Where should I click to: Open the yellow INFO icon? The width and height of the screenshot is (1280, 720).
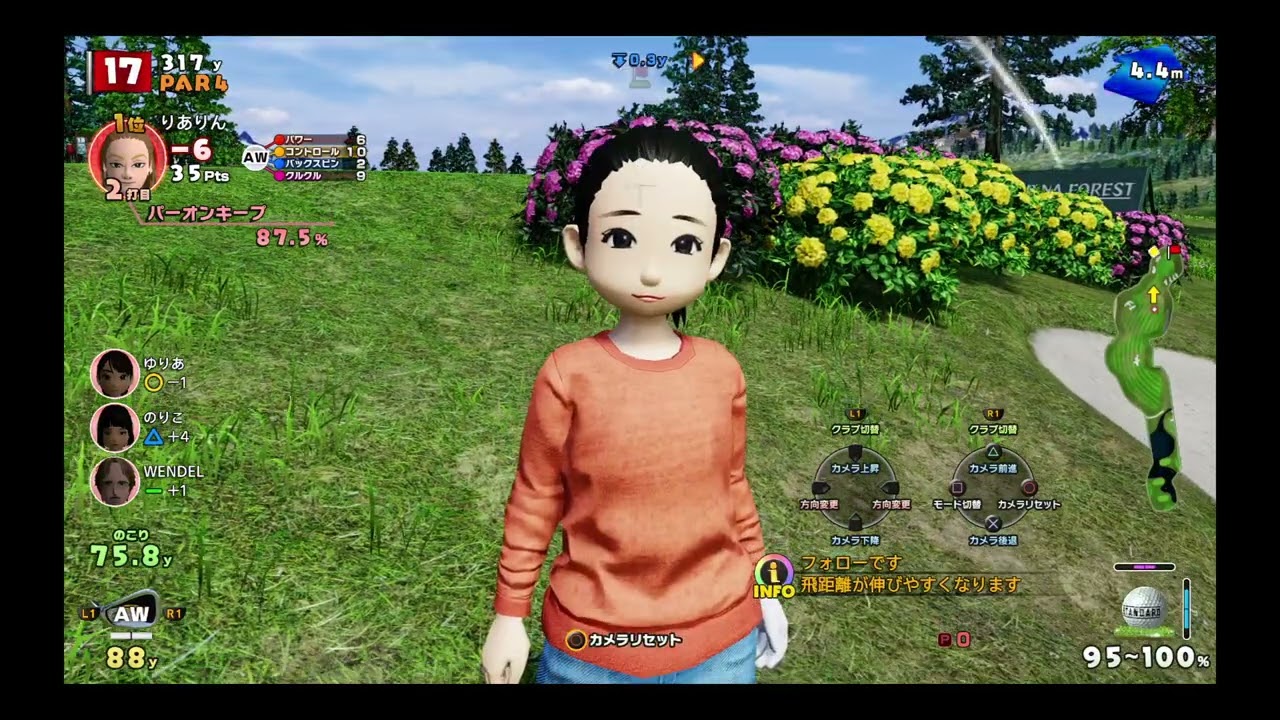(x=773, y=577)
